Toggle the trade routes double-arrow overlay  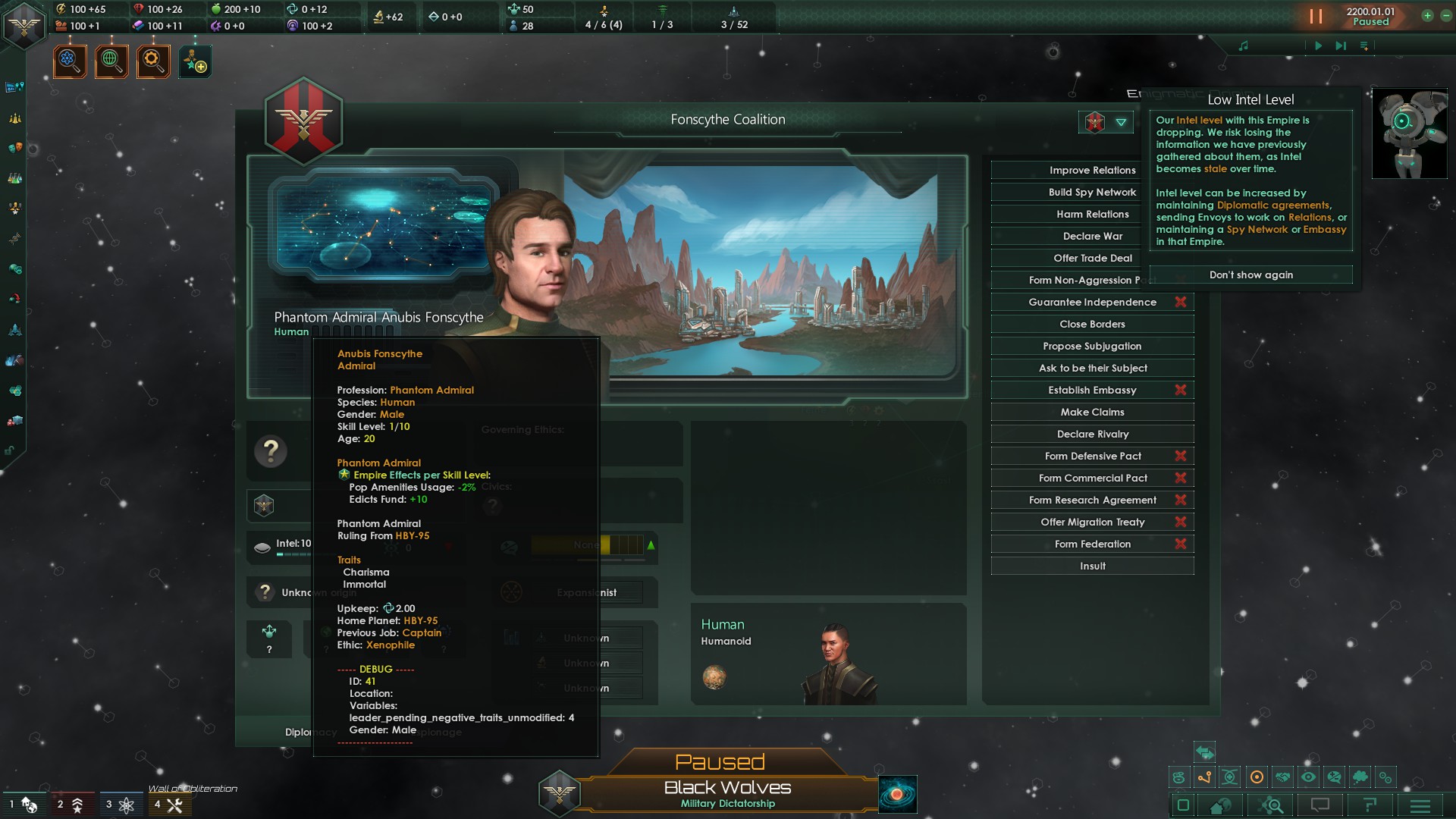1205,753
